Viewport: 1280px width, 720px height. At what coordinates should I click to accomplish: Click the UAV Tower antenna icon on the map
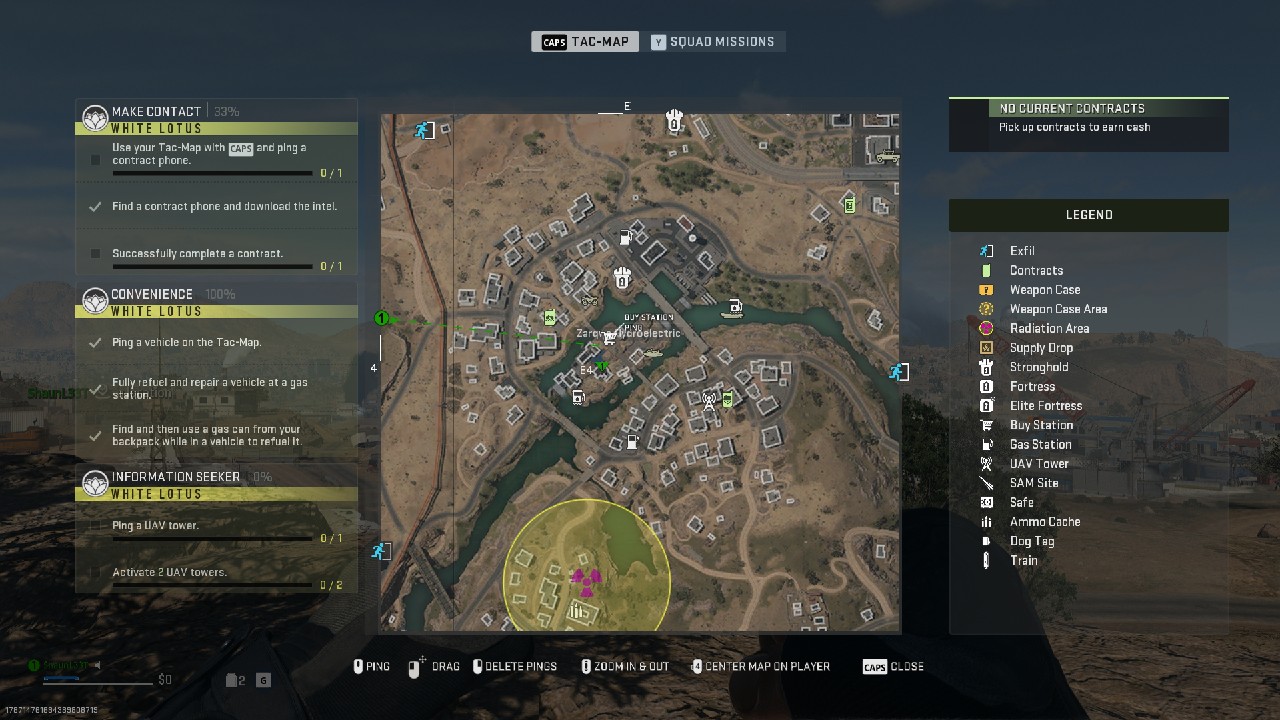(709, 401)
